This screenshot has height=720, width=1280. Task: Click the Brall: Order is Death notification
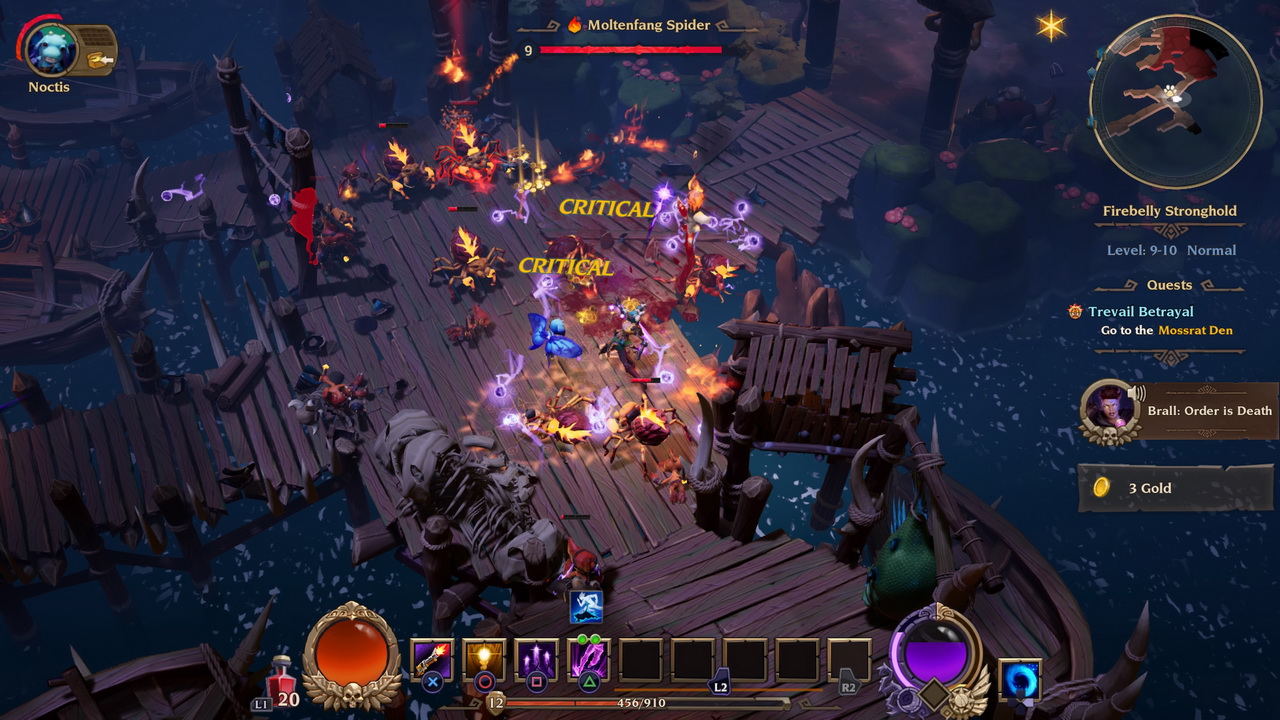[x=1180, y=411]
